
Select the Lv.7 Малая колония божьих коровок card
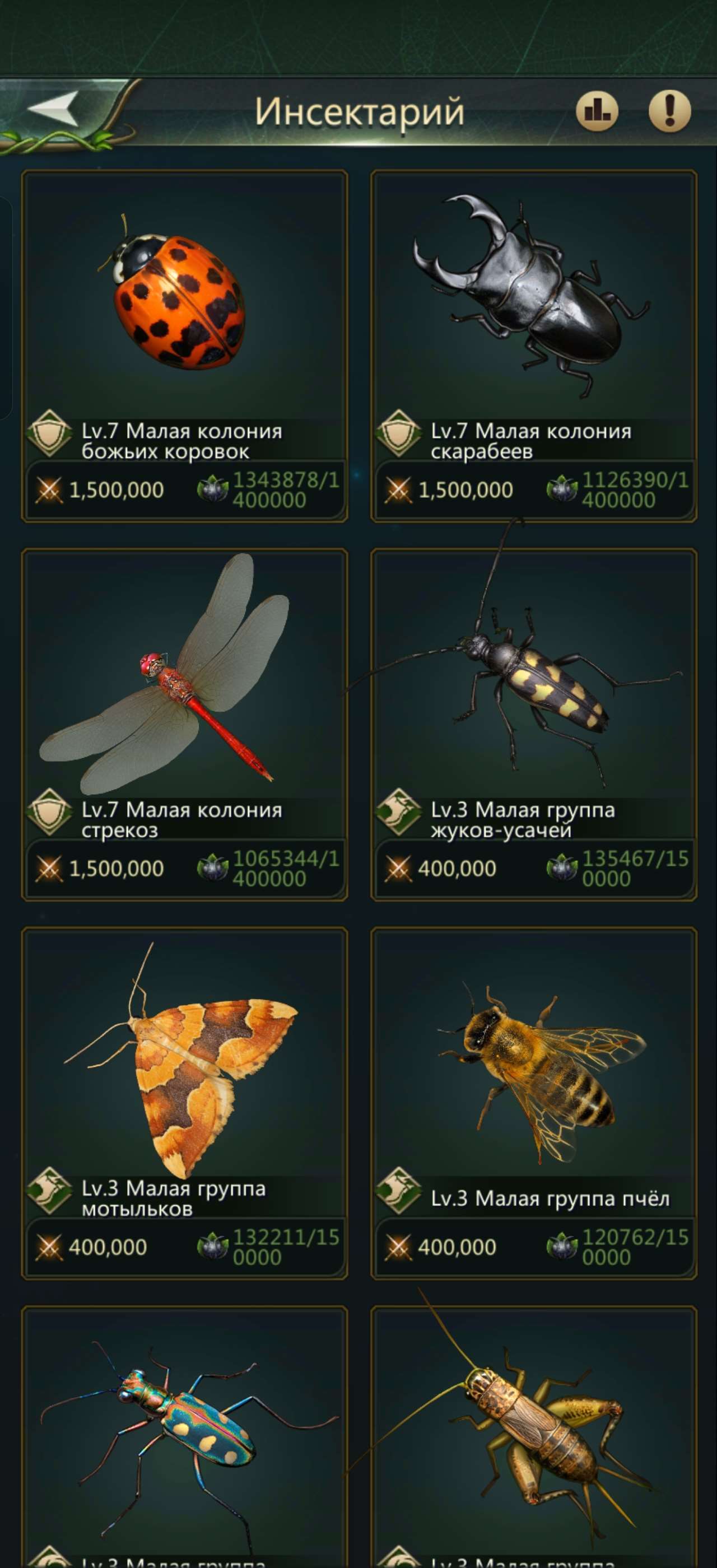(x=186, y=347)
